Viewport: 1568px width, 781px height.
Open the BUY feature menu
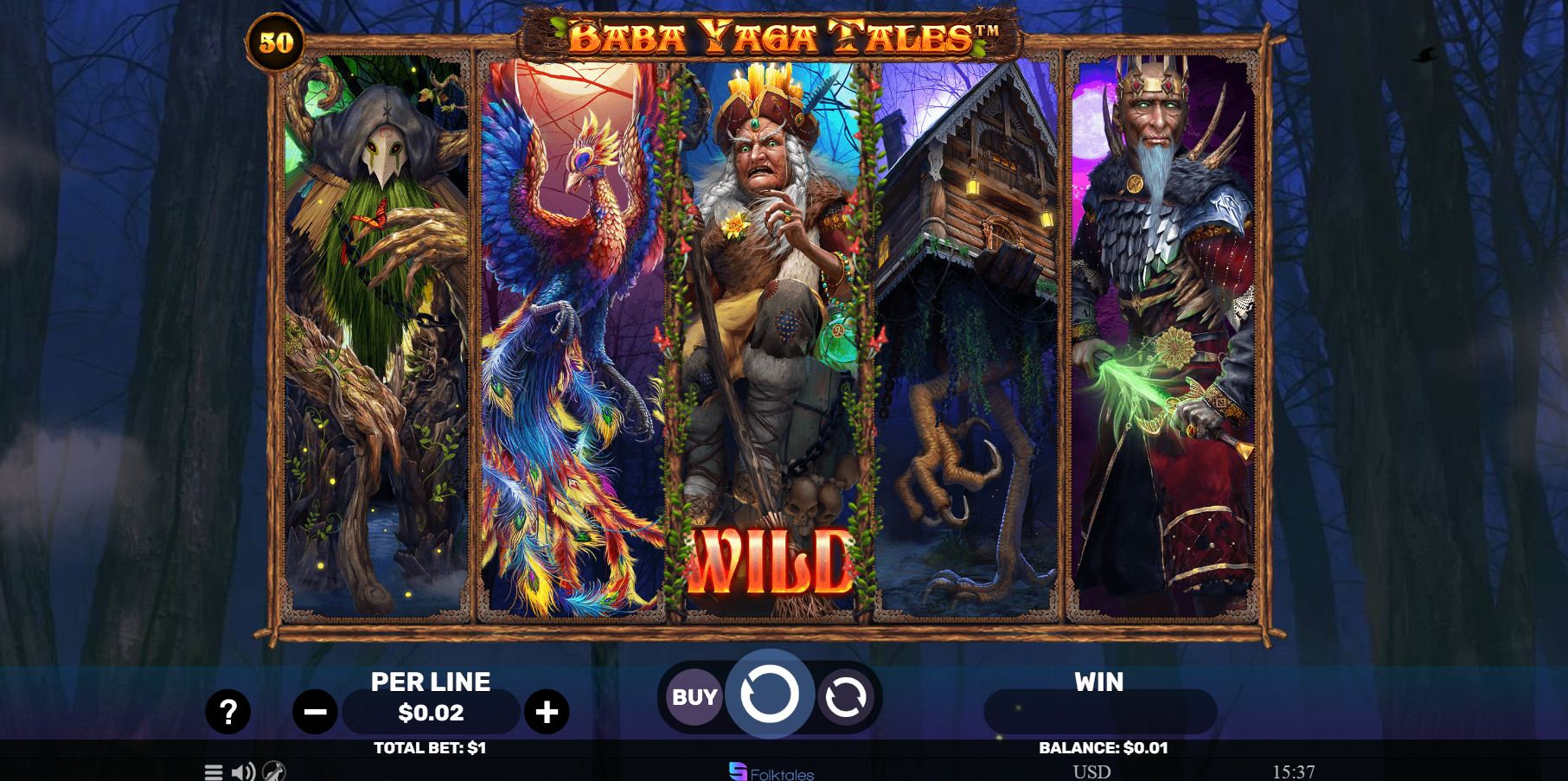tap(694, 696)
